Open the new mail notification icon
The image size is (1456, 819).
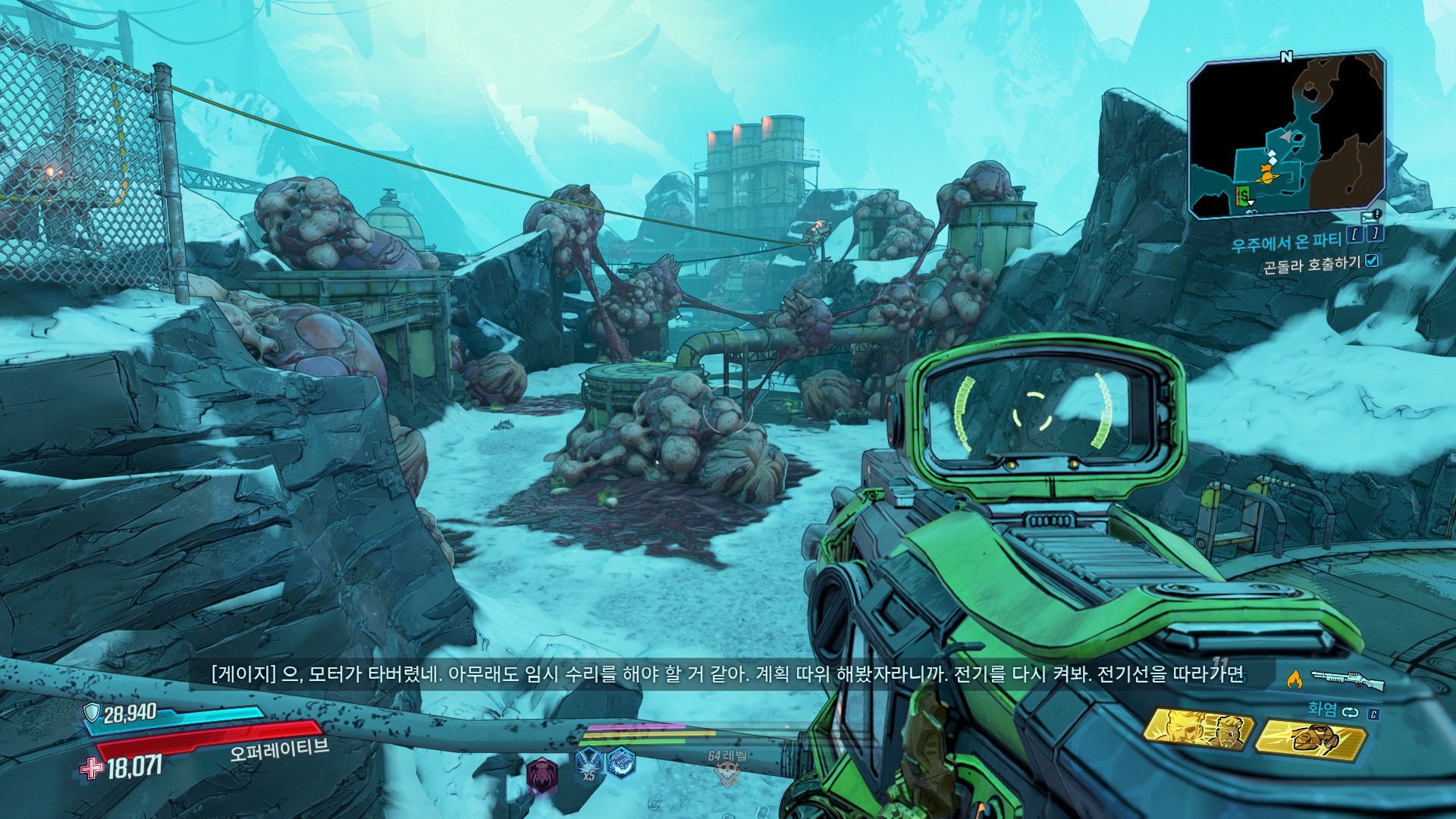1367,217
